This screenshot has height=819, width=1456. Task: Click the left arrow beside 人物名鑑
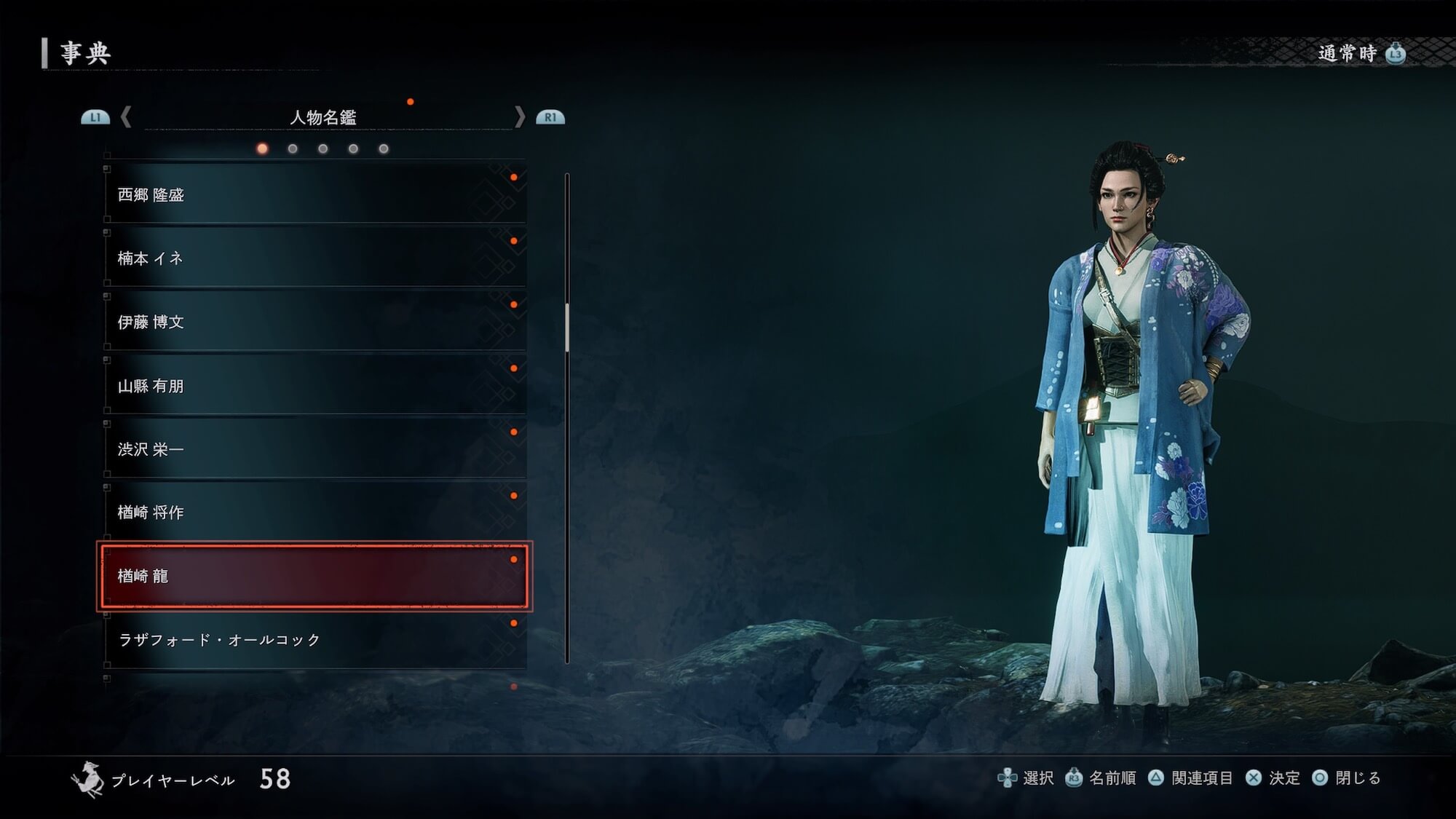point(126,116)
